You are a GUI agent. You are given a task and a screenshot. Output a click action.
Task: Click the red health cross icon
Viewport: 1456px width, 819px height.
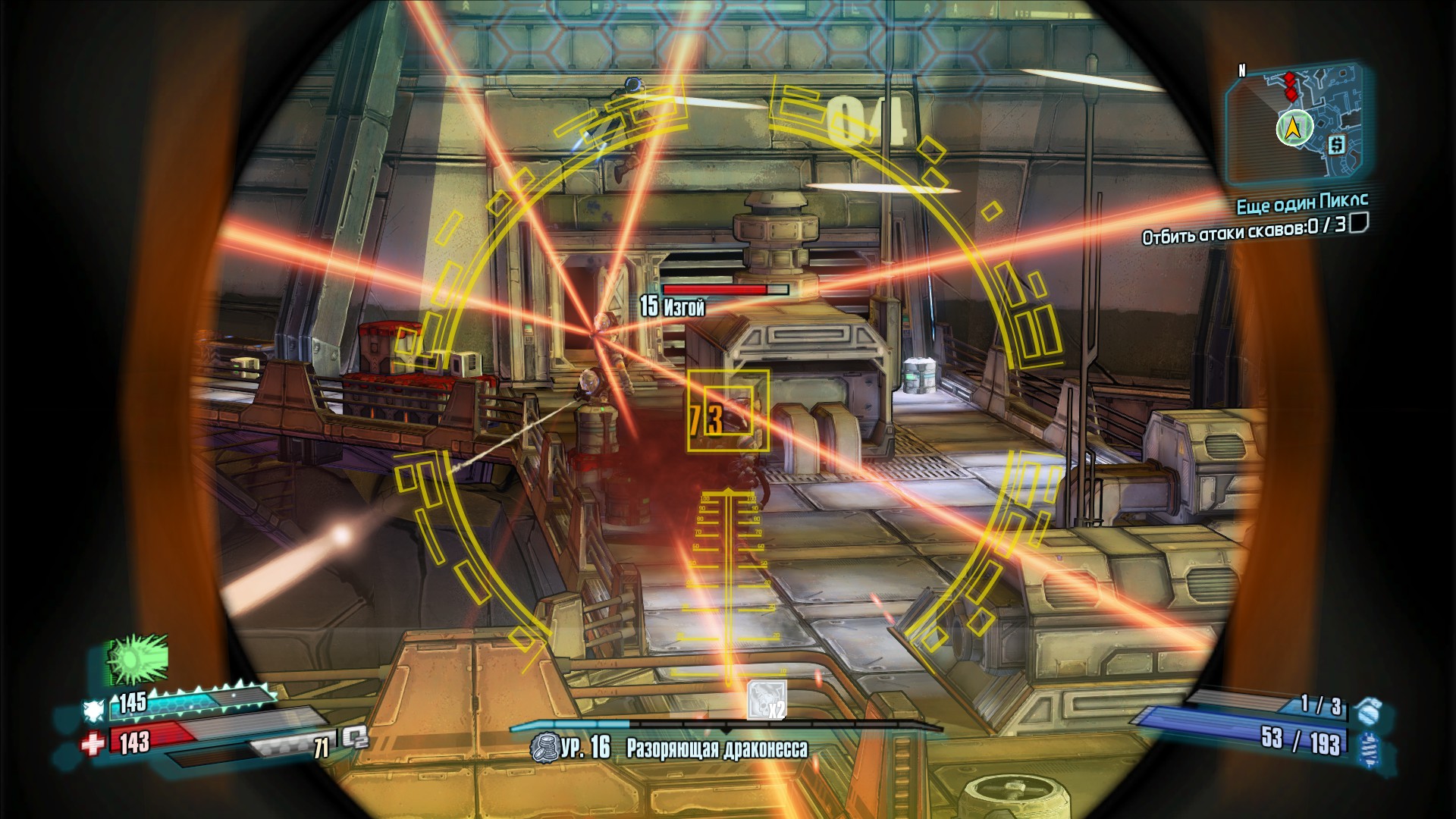click(93, 744)
